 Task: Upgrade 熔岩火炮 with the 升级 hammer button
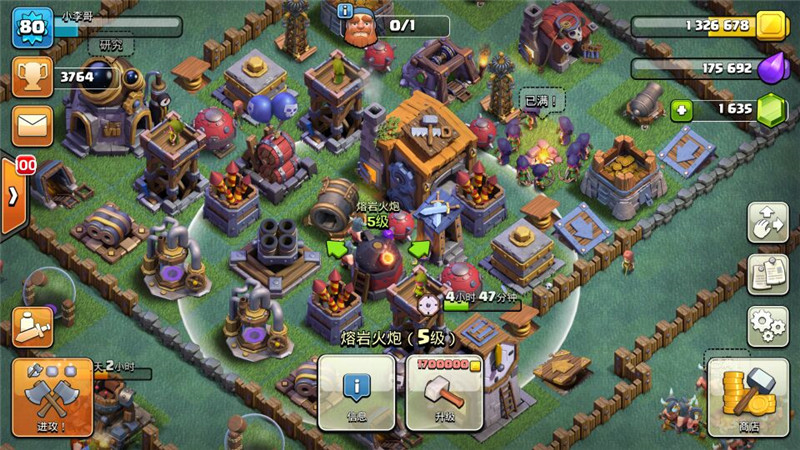pyautogui.click(x=444, y=393)
